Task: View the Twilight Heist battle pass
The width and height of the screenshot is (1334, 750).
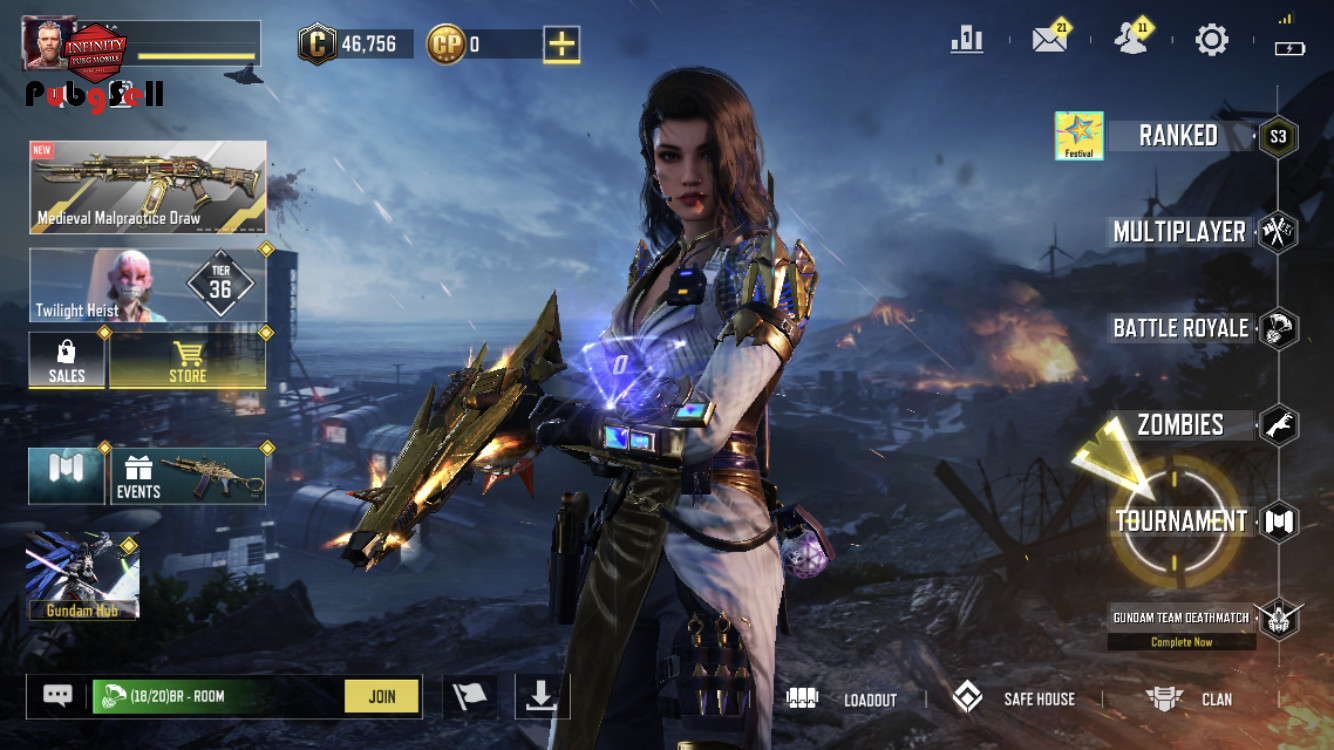Action: [148, 285]
